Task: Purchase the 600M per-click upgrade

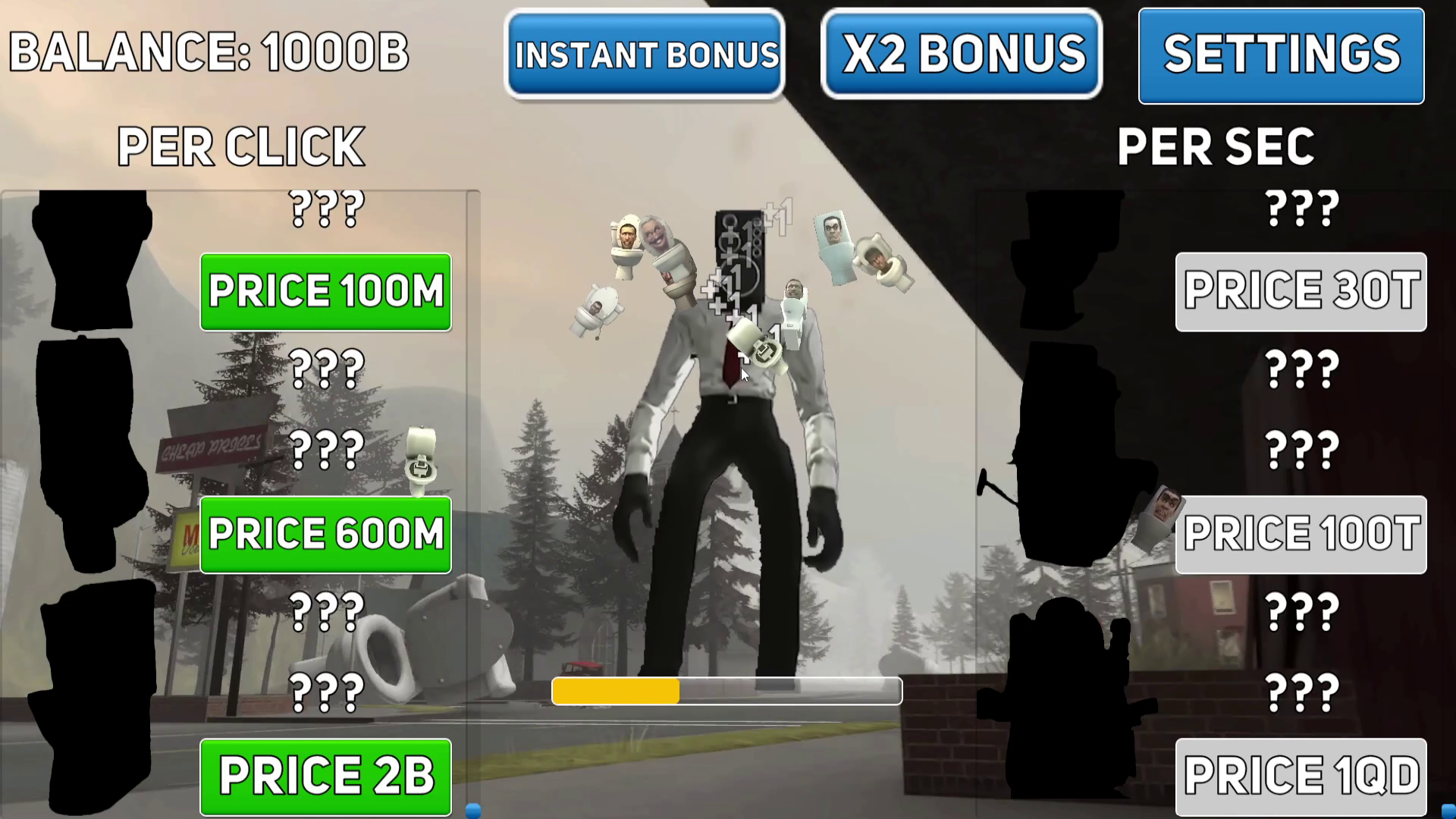Action: 325,534
